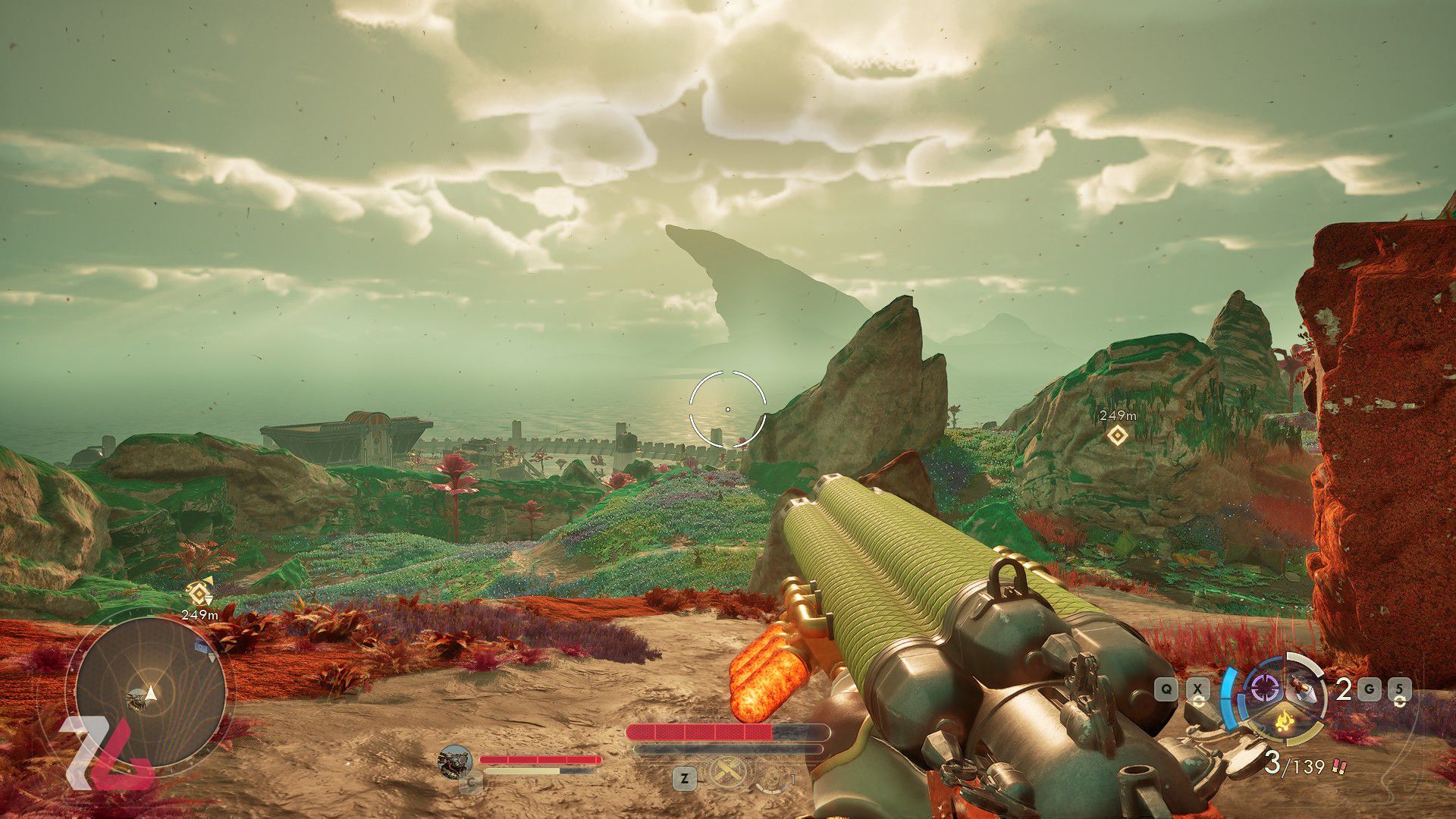Click the Z consumable key prompt

[x=684, y=779]
